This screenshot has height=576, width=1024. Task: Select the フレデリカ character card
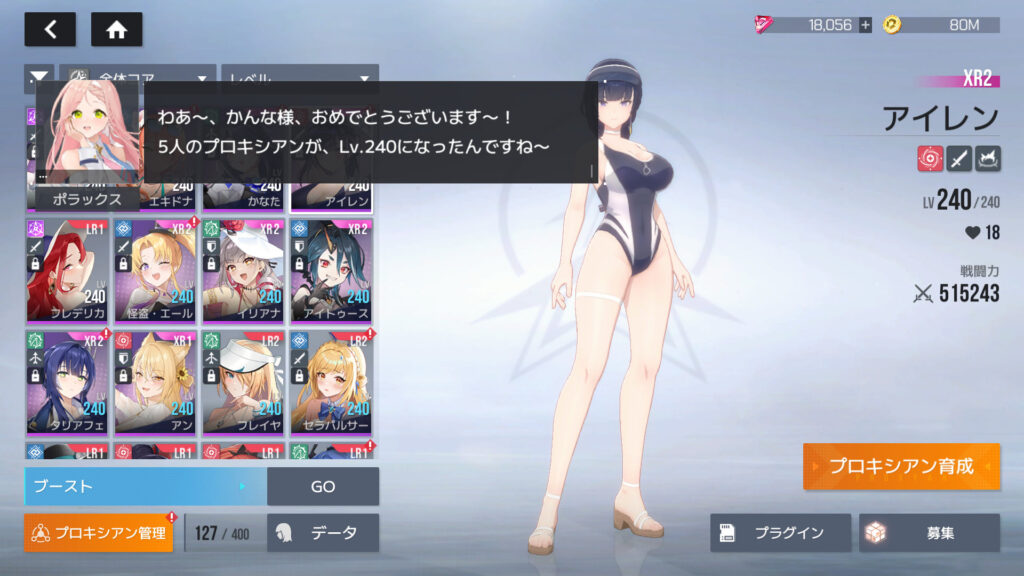coord(67,269)
